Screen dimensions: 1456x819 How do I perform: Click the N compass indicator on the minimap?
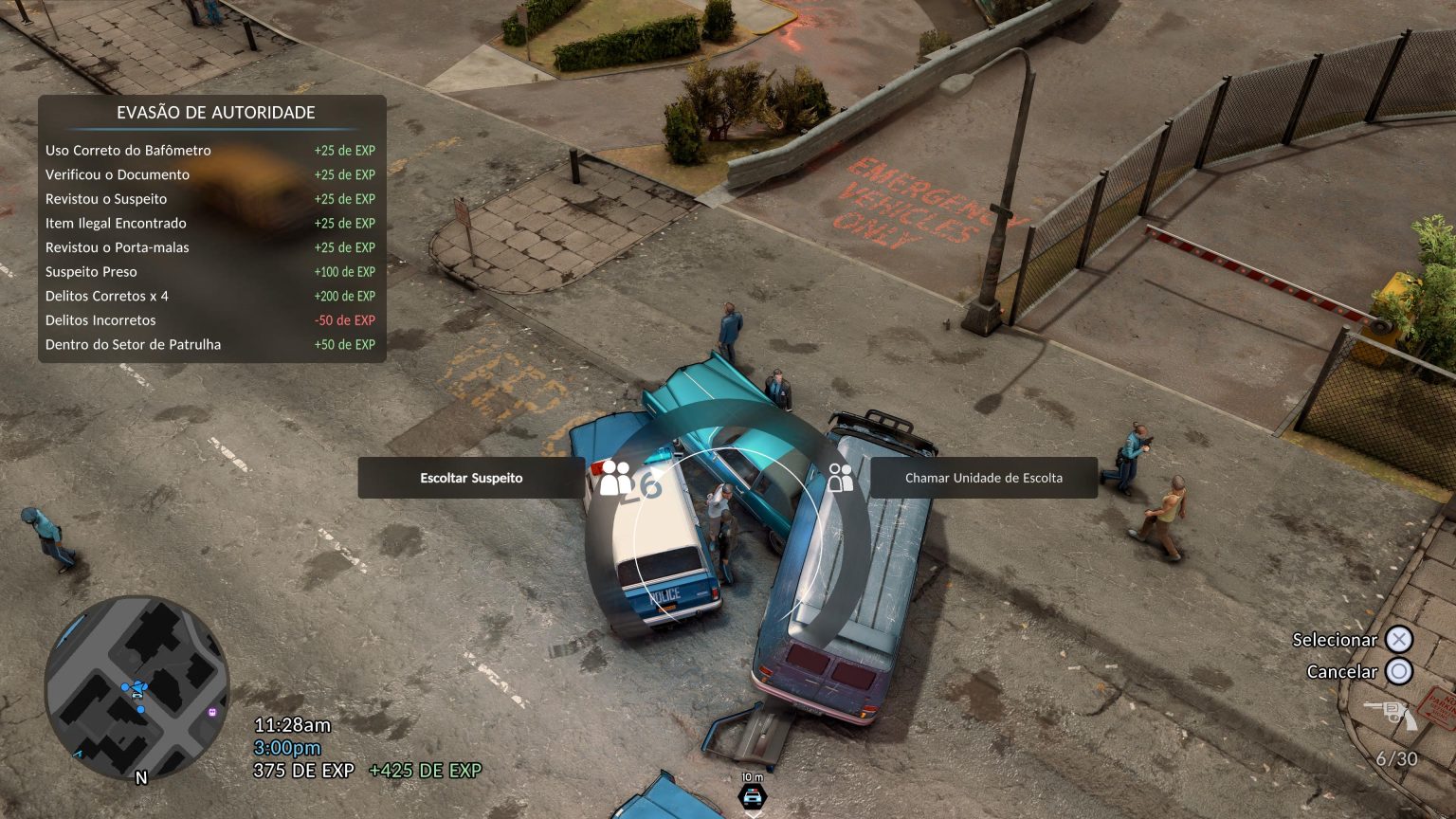(x=141, y=778)
